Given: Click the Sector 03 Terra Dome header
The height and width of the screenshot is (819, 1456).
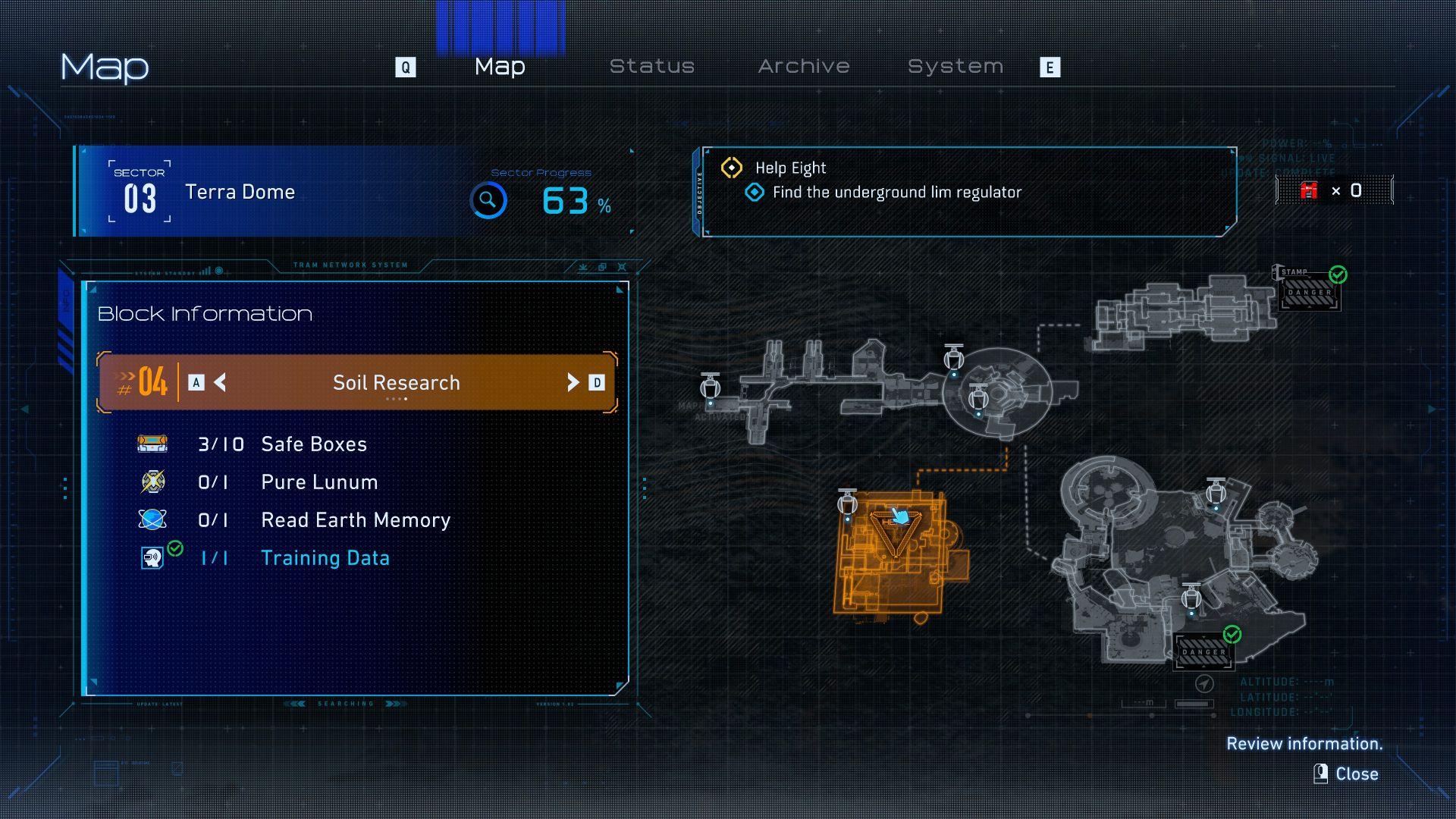Looking at the screenshot, I should point(240,192).
